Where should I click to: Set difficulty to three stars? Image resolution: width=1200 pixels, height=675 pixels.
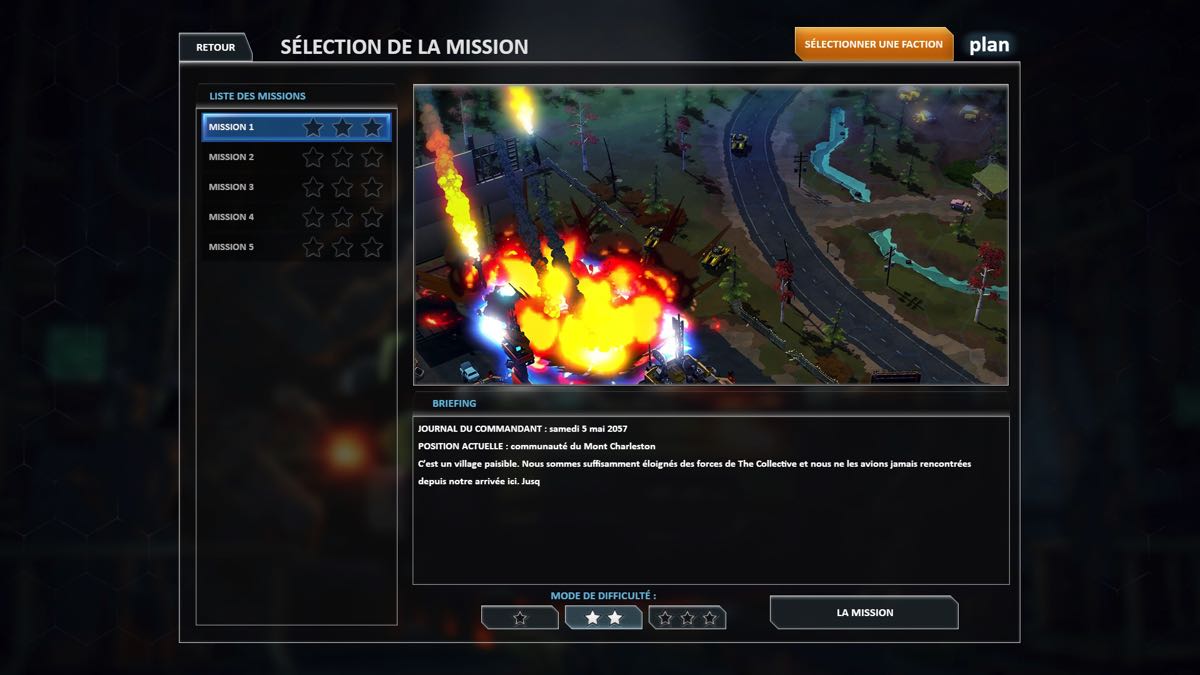pyautogui.click(x=687, y=618)
